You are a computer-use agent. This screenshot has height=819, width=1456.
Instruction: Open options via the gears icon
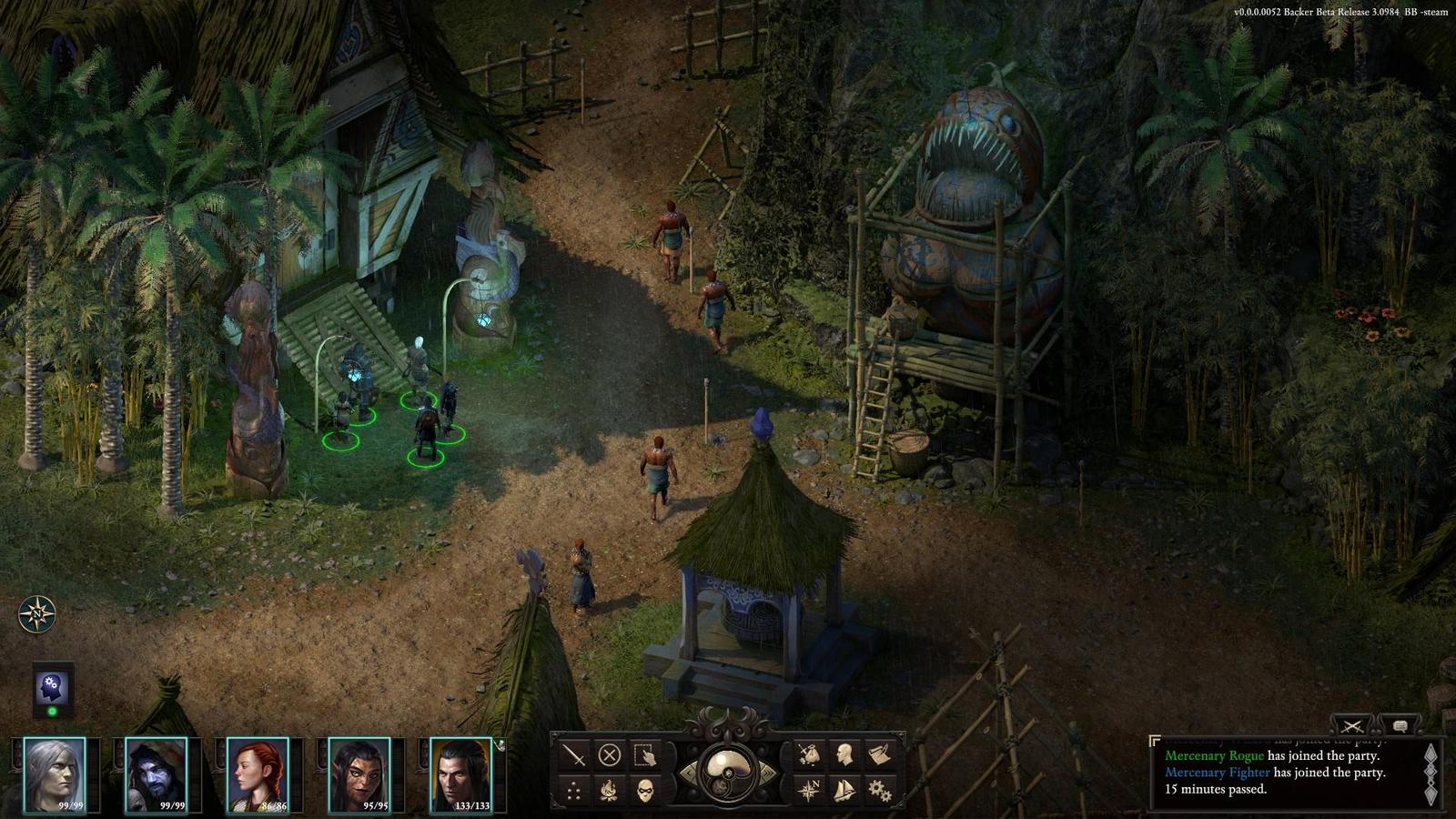pos(879,790)
